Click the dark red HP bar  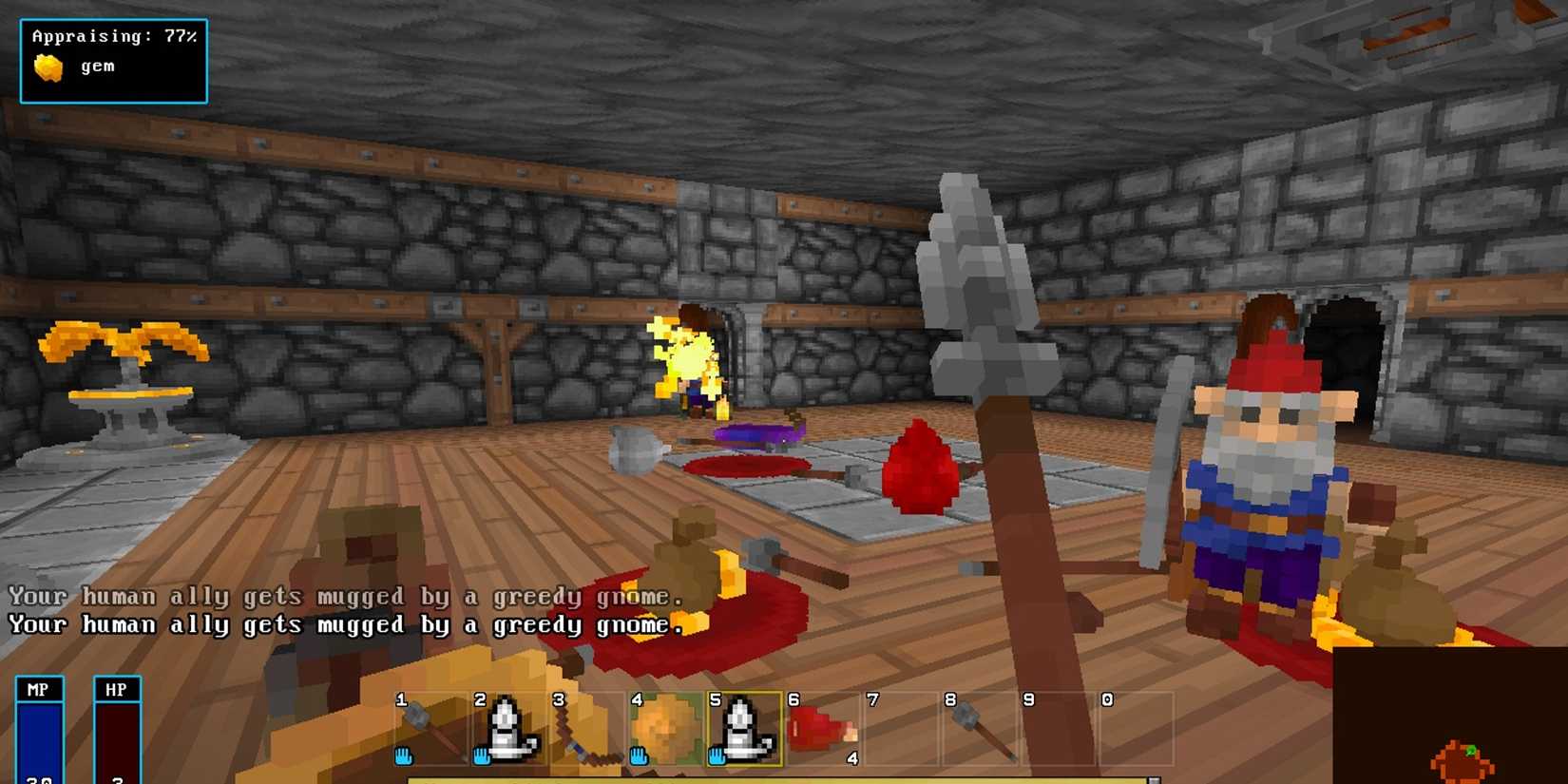118,741
